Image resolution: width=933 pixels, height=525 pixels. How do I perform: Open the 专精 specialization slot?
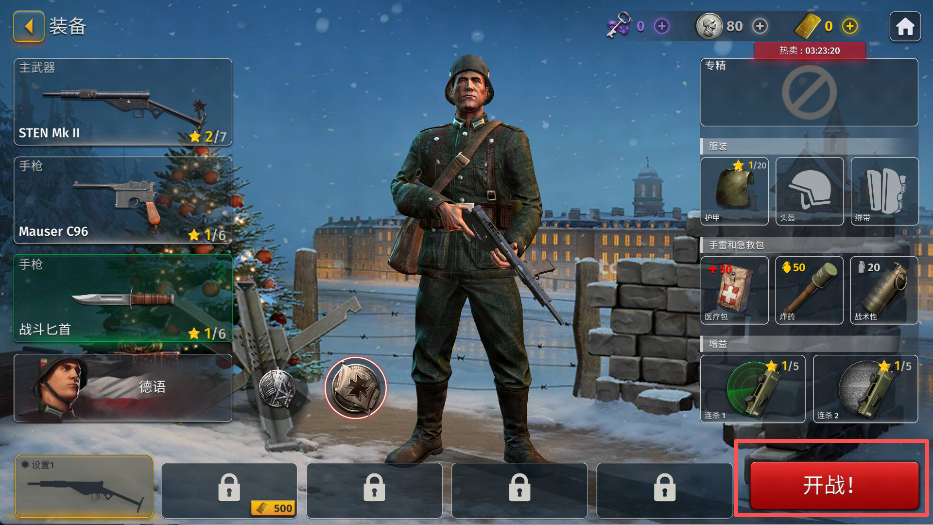pos(809,92)
